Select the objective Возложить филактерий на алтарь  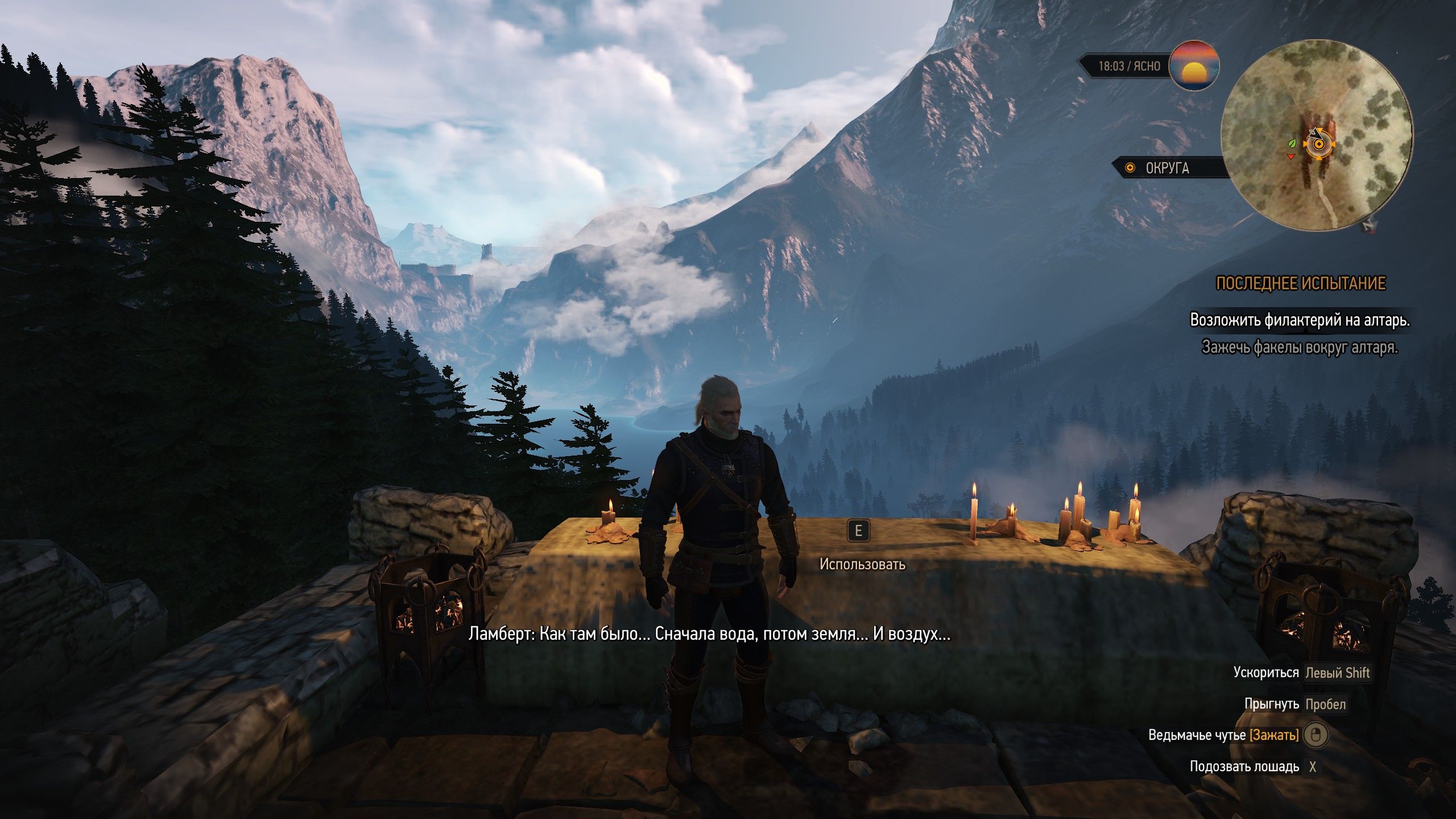1300,320
